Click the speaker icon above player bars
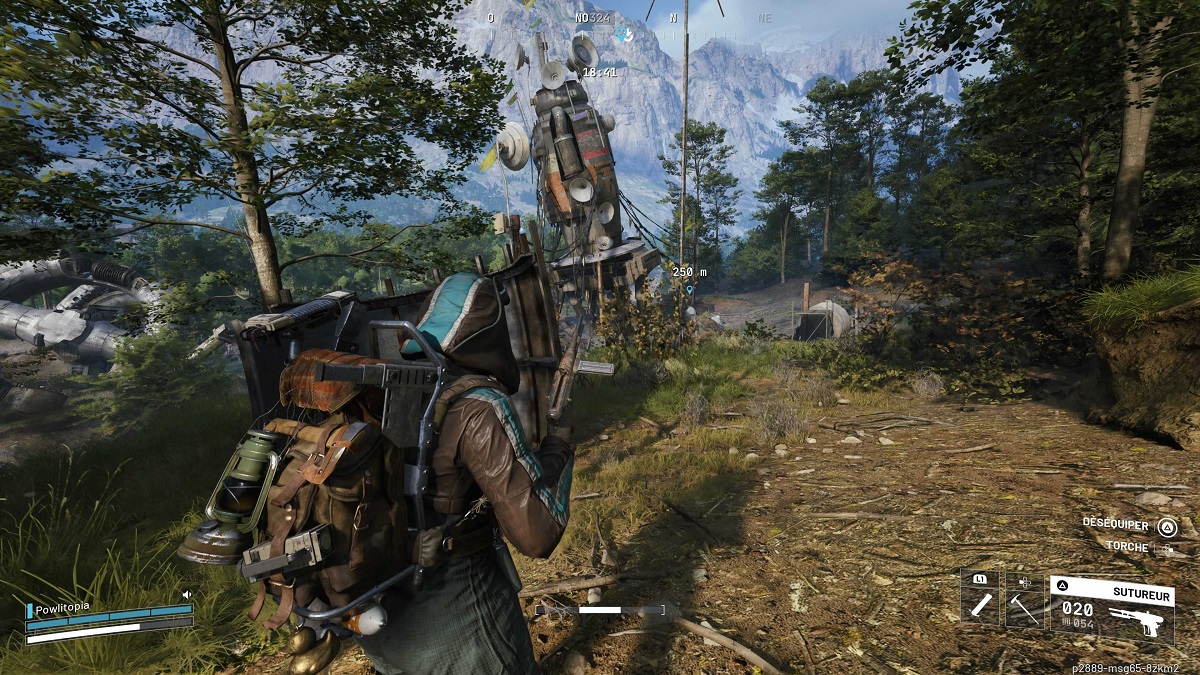The image size is (1200, 675). (186, 595)
